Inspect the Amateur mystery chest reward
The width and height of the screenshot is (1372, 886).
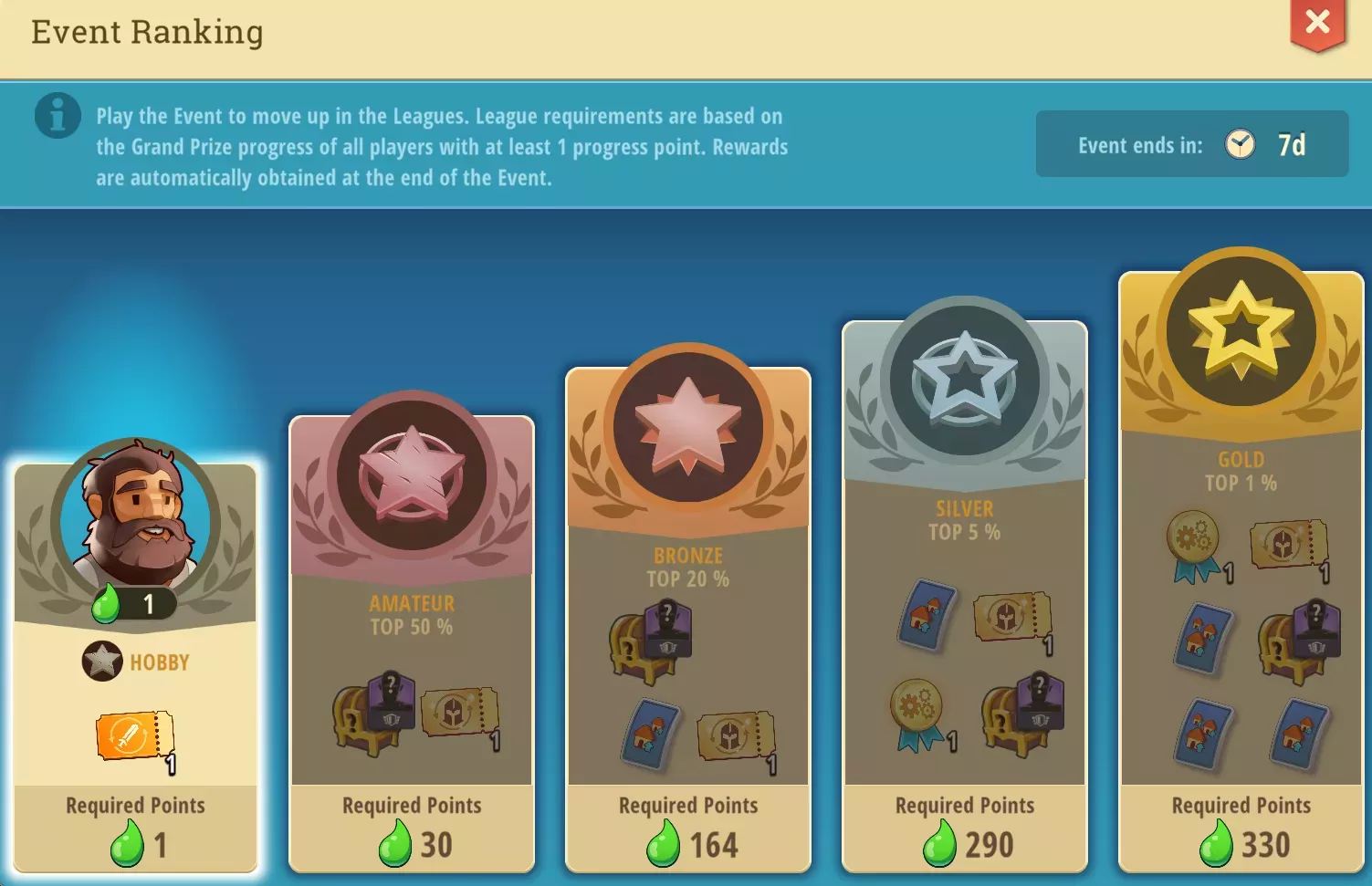[x=372, y=714]
